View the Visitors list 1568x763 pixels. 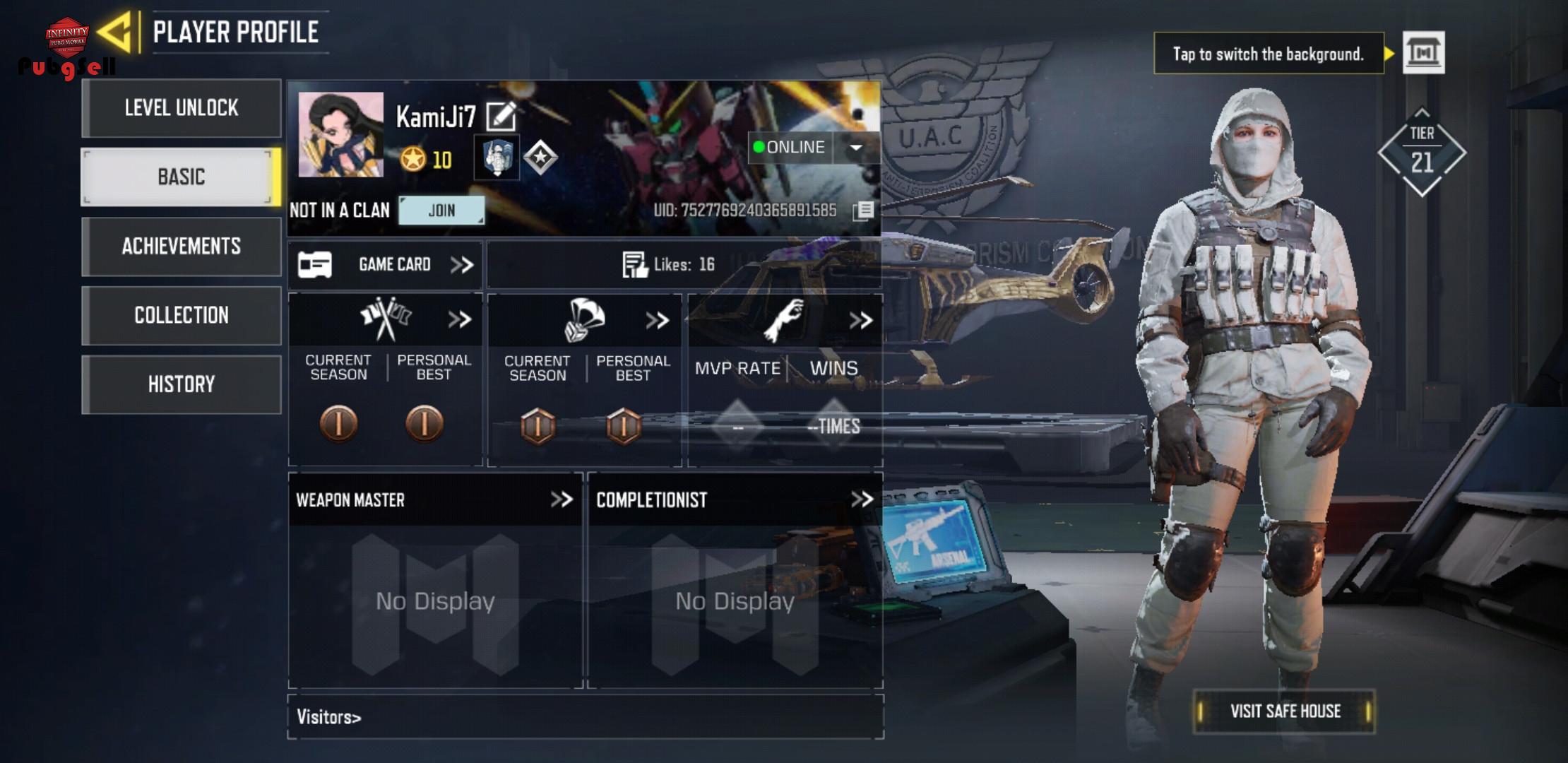click(x=329, y=717)
